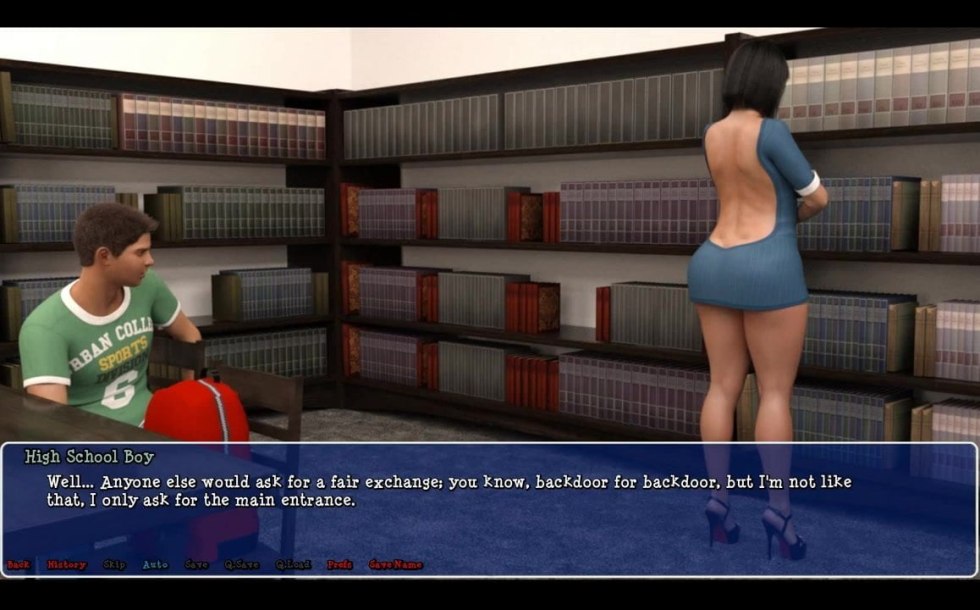The width and height of the screenshot is (980, 610).
Task: Go back using the Back button
Action: coord(18,565)
